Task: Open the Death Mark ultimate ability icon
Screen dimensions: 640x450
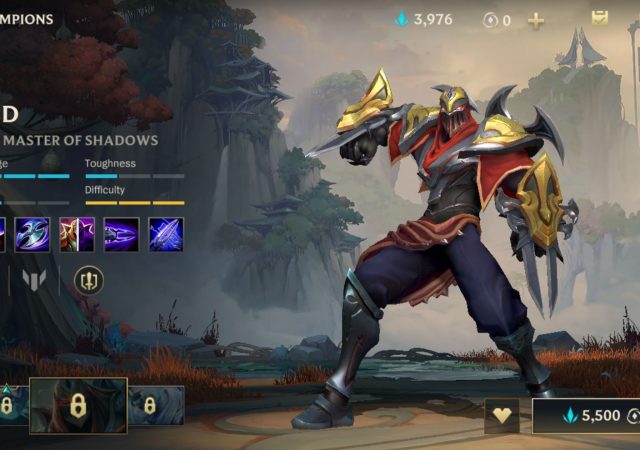Action: coord(166,234)
